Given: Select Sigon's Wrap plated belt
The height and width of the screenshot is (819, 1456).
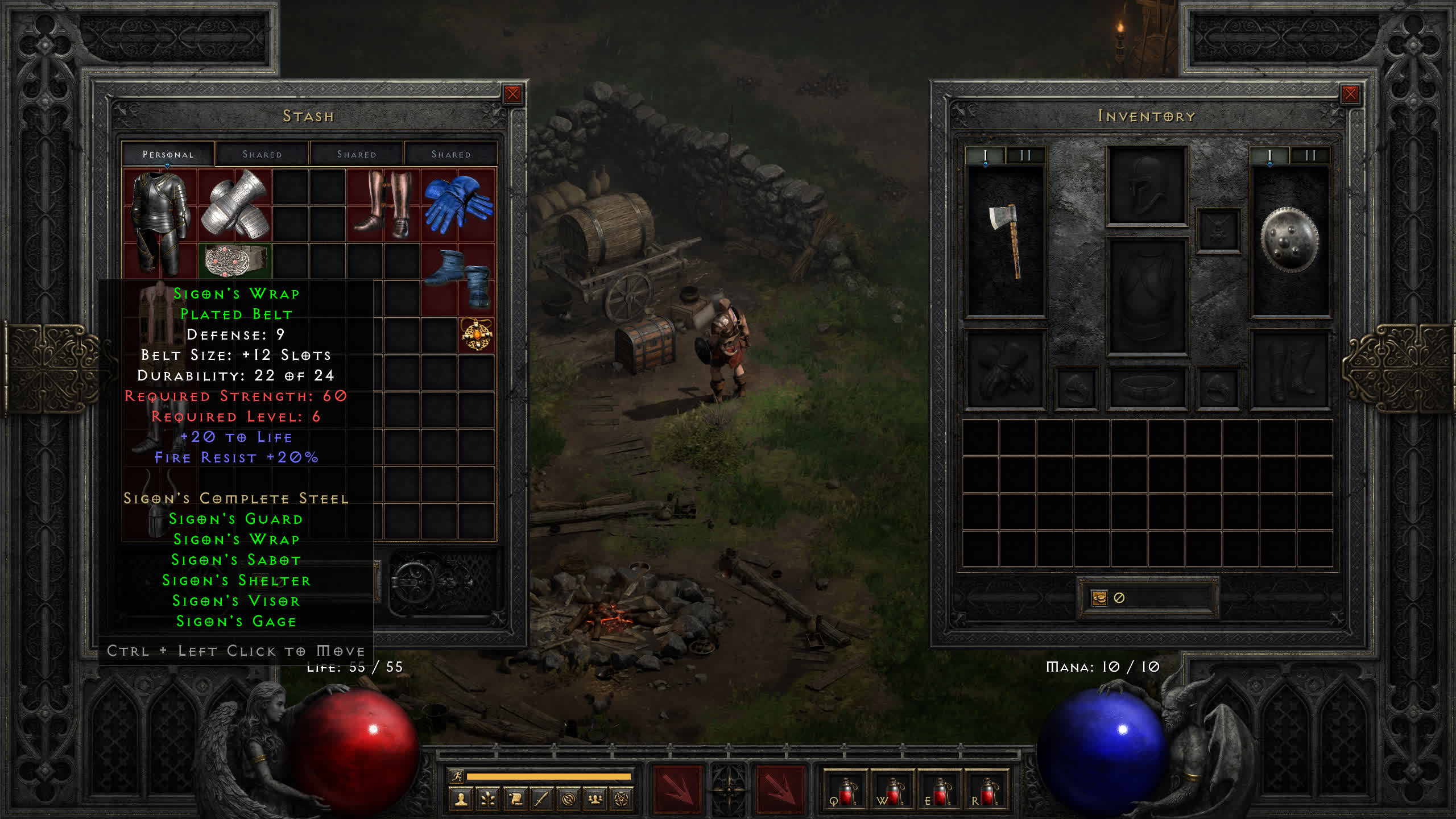Looking at the screenshot, I should tap(235, 260).
